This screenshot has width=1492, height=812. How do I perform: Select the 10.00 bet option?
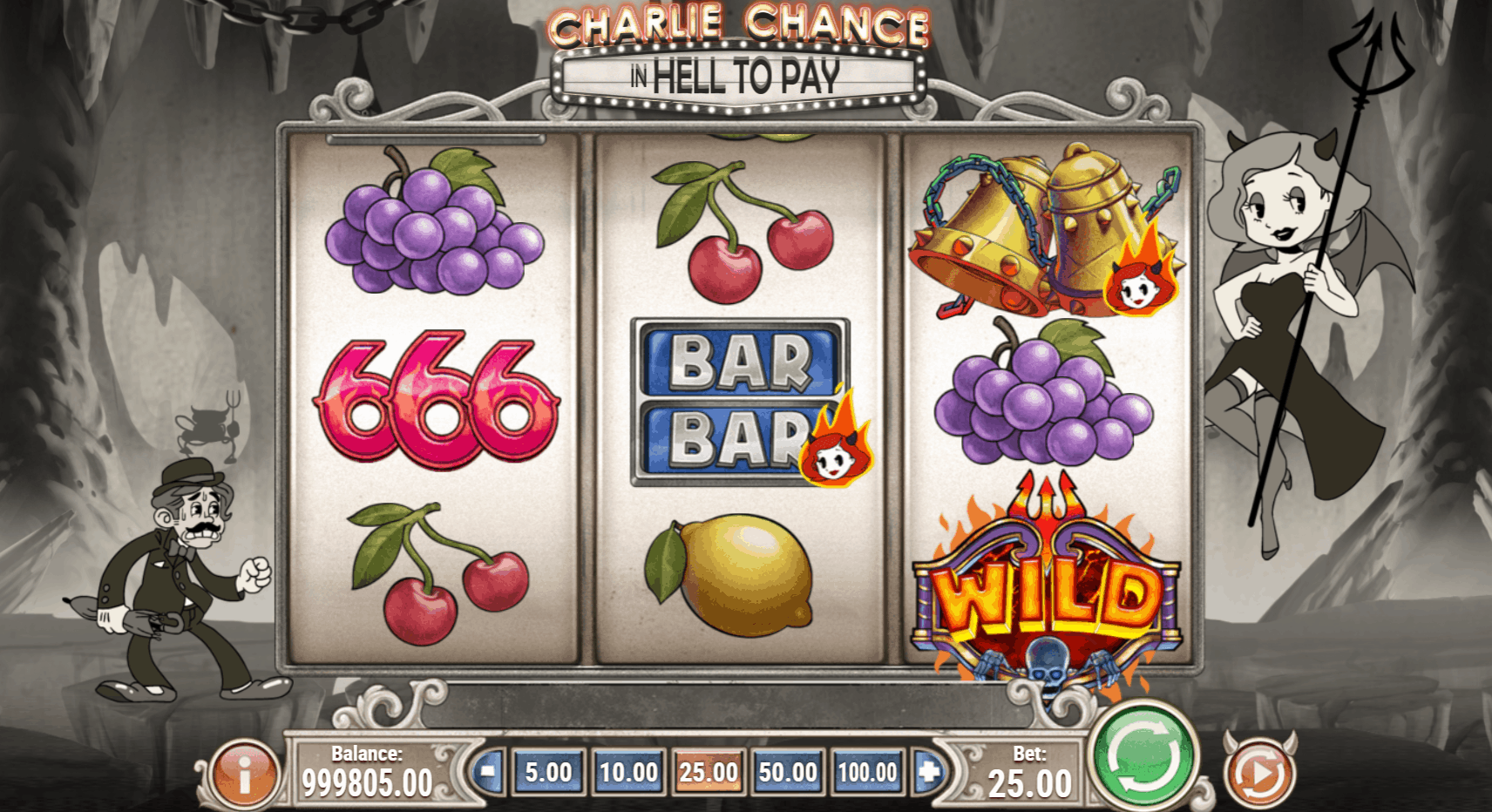628,772
